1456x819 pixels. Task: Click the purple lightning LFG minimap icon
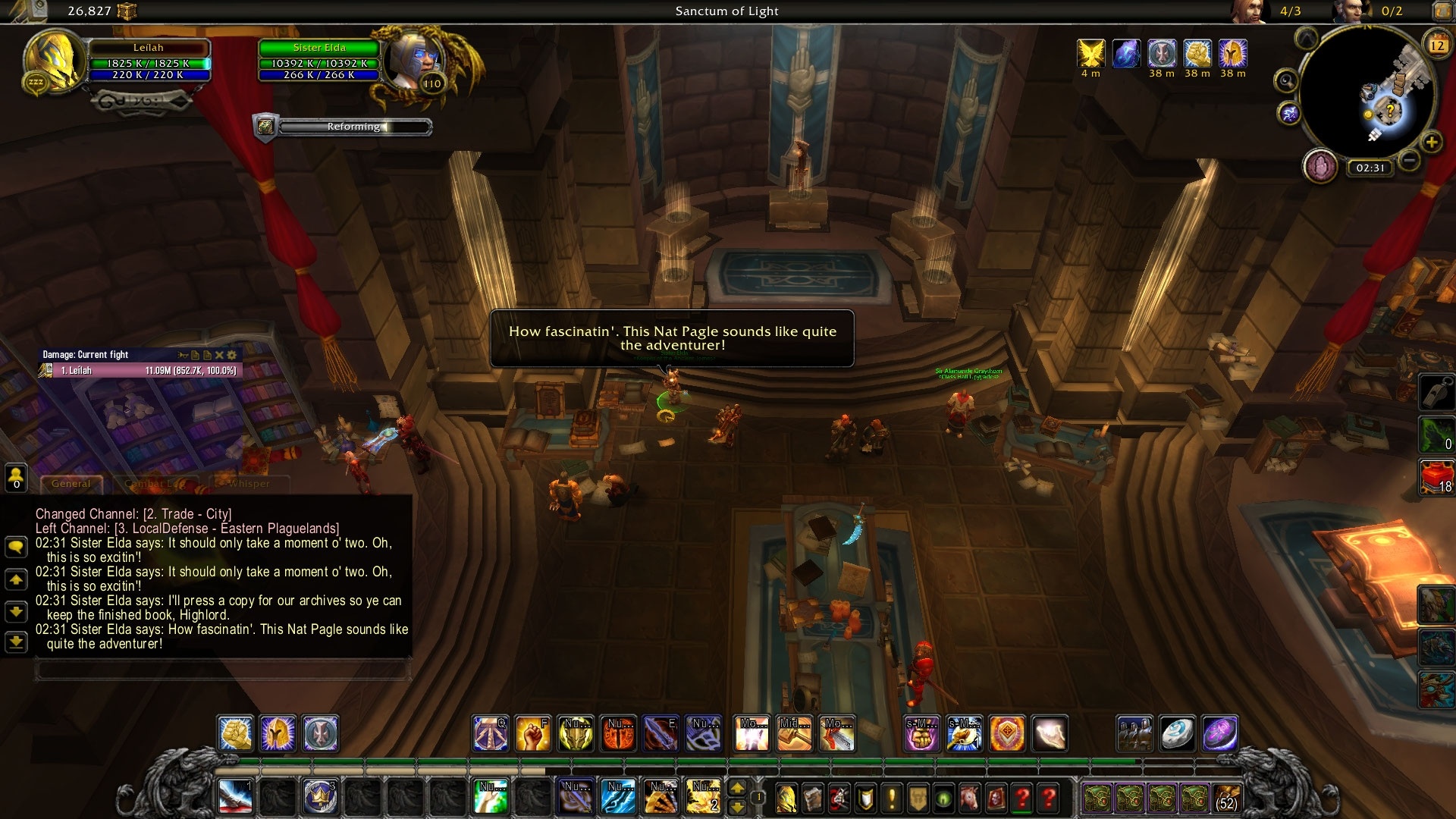click(x=1289, y=113)
